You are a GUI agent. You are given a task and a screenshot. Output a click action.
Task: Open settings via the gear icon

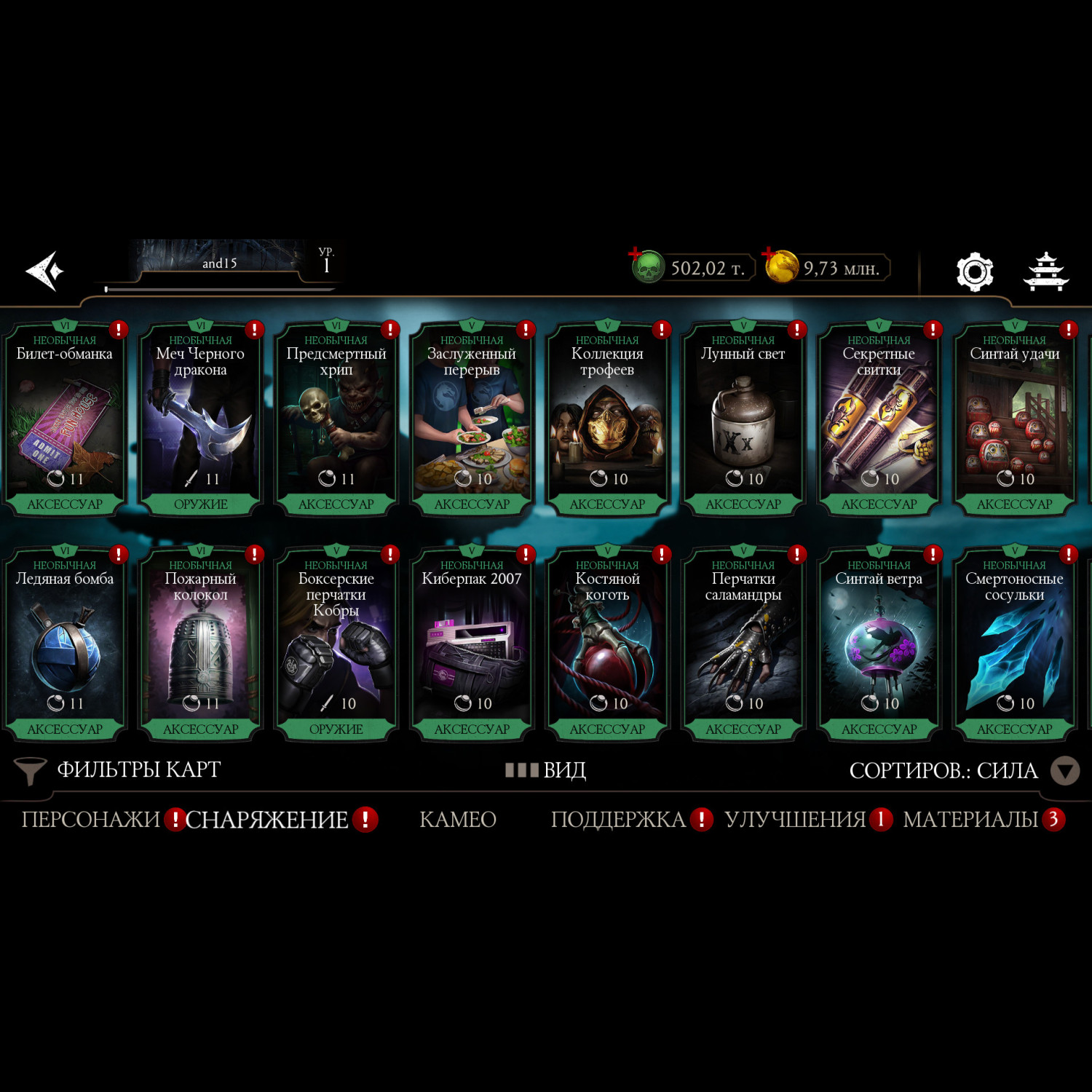(974, 272)
